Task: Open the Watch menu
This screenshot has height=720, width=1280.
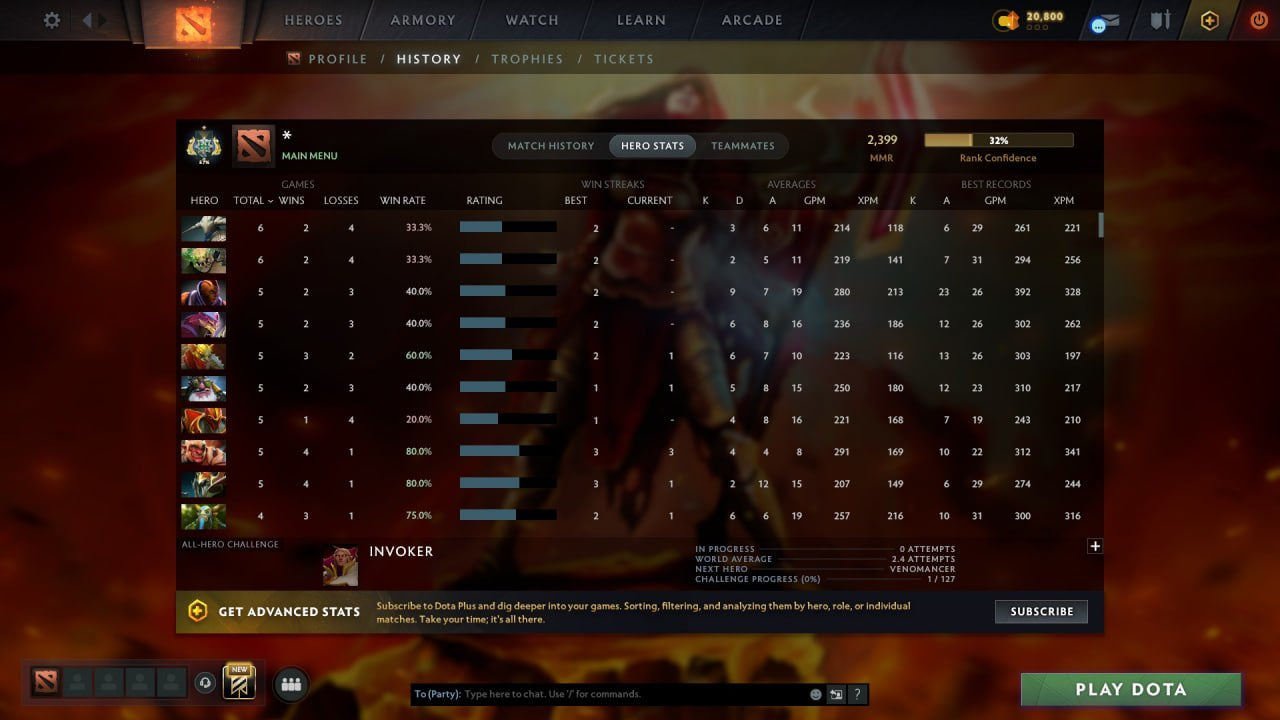Action: [x=531, y=19]
